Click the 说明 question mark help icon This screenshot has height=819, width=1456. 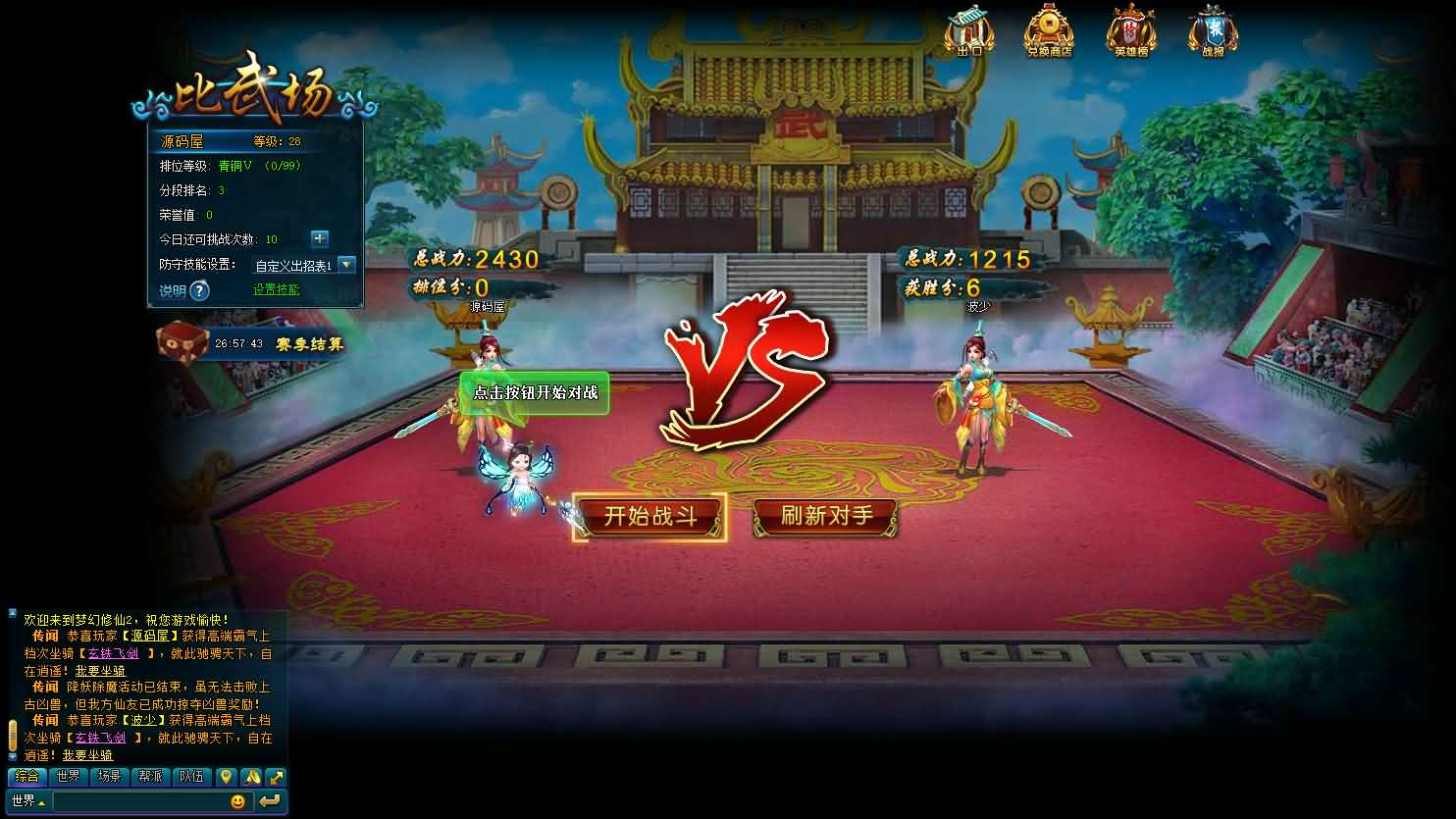point(199,290)
